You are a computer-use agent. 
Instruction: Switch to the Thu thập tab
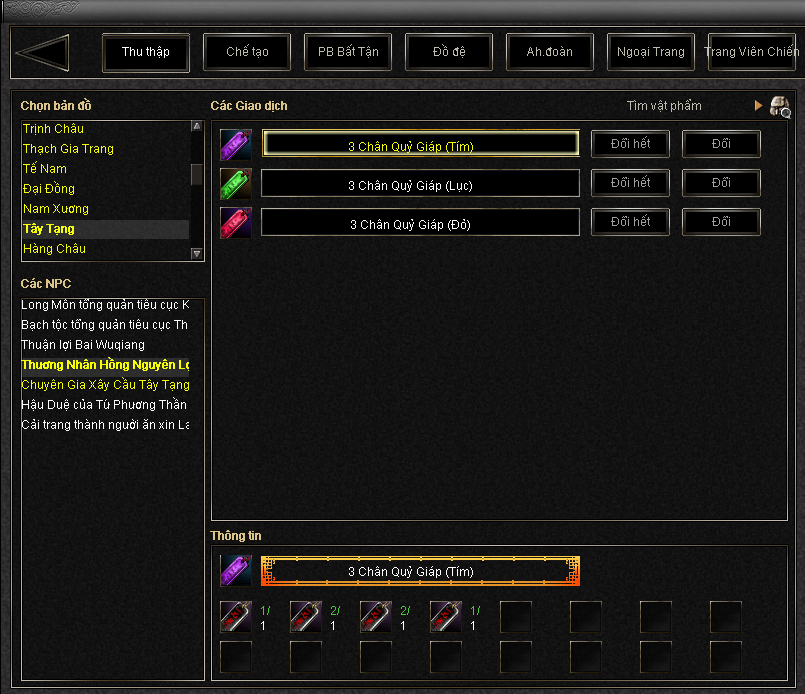point(146,52)
